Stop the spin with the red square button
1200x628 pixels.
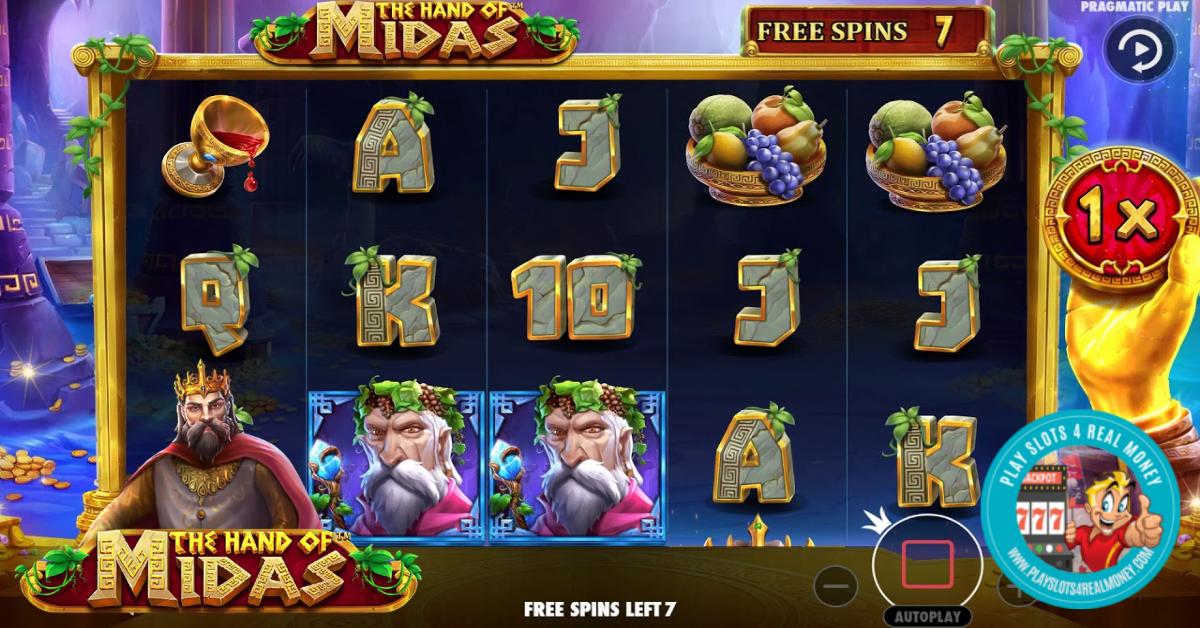927,564
